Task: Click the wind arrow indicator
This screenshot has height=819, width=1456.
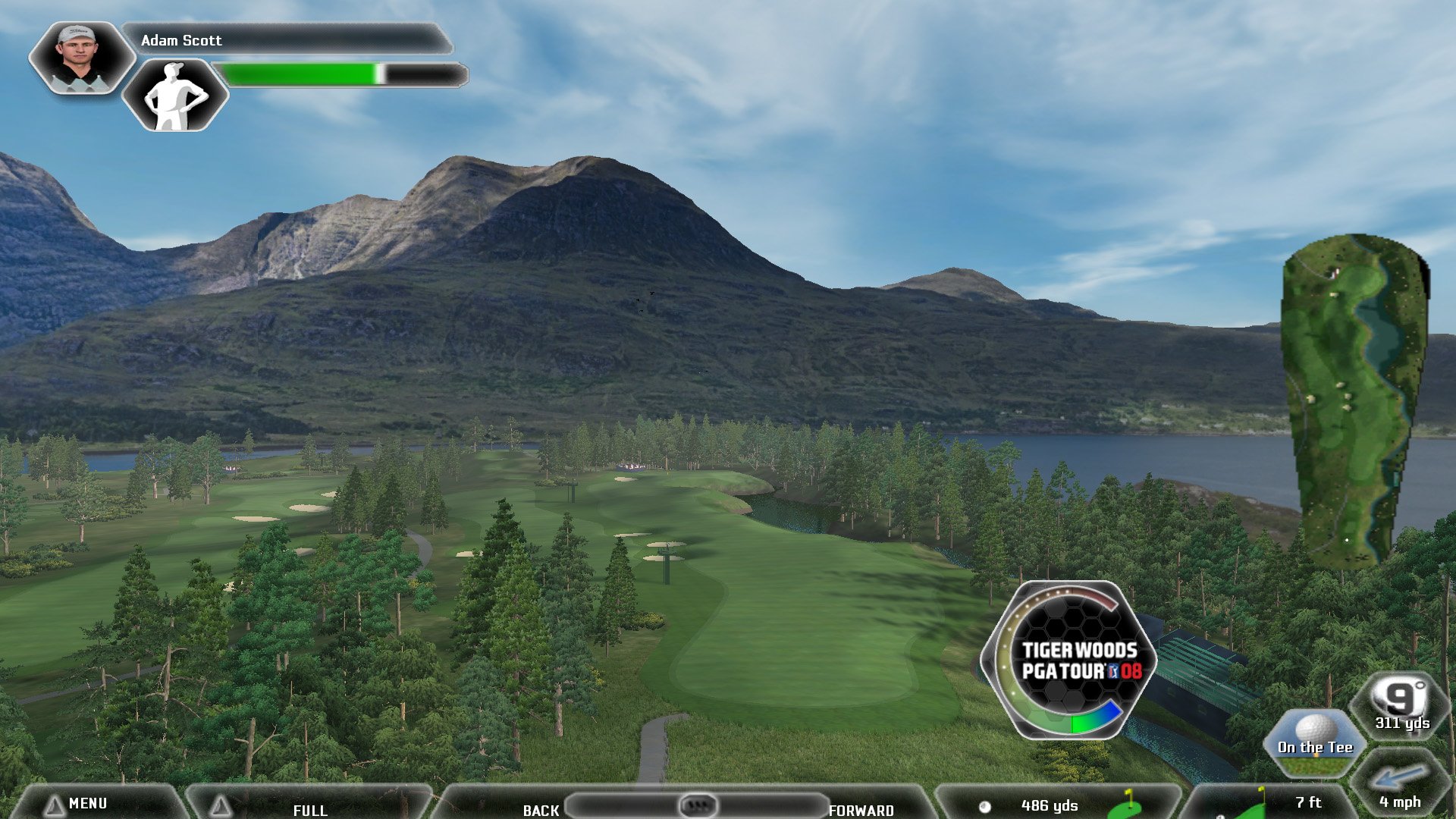Action: (1399, 779)
